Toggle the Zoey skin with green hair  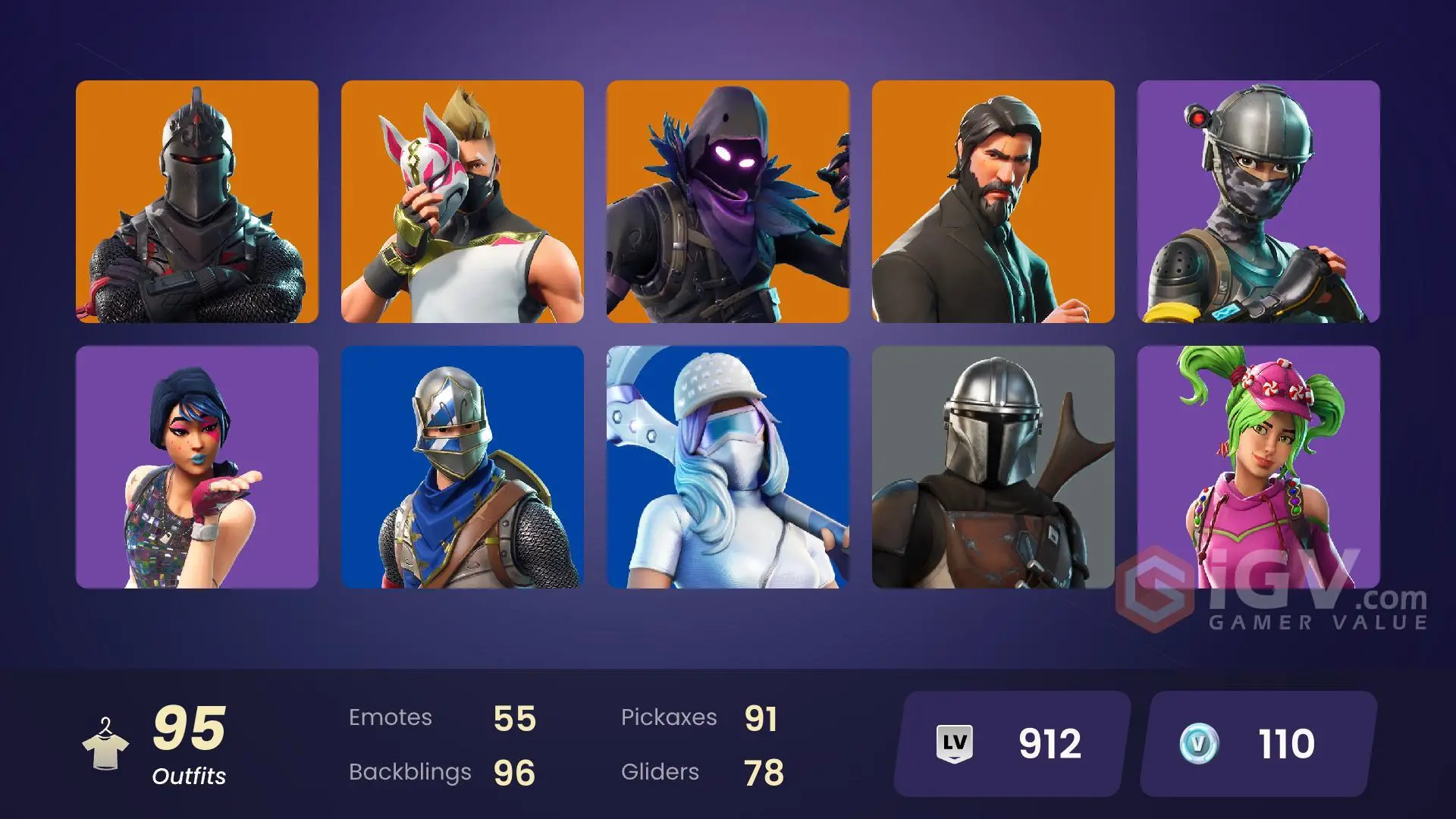(x=1259, y=470)
